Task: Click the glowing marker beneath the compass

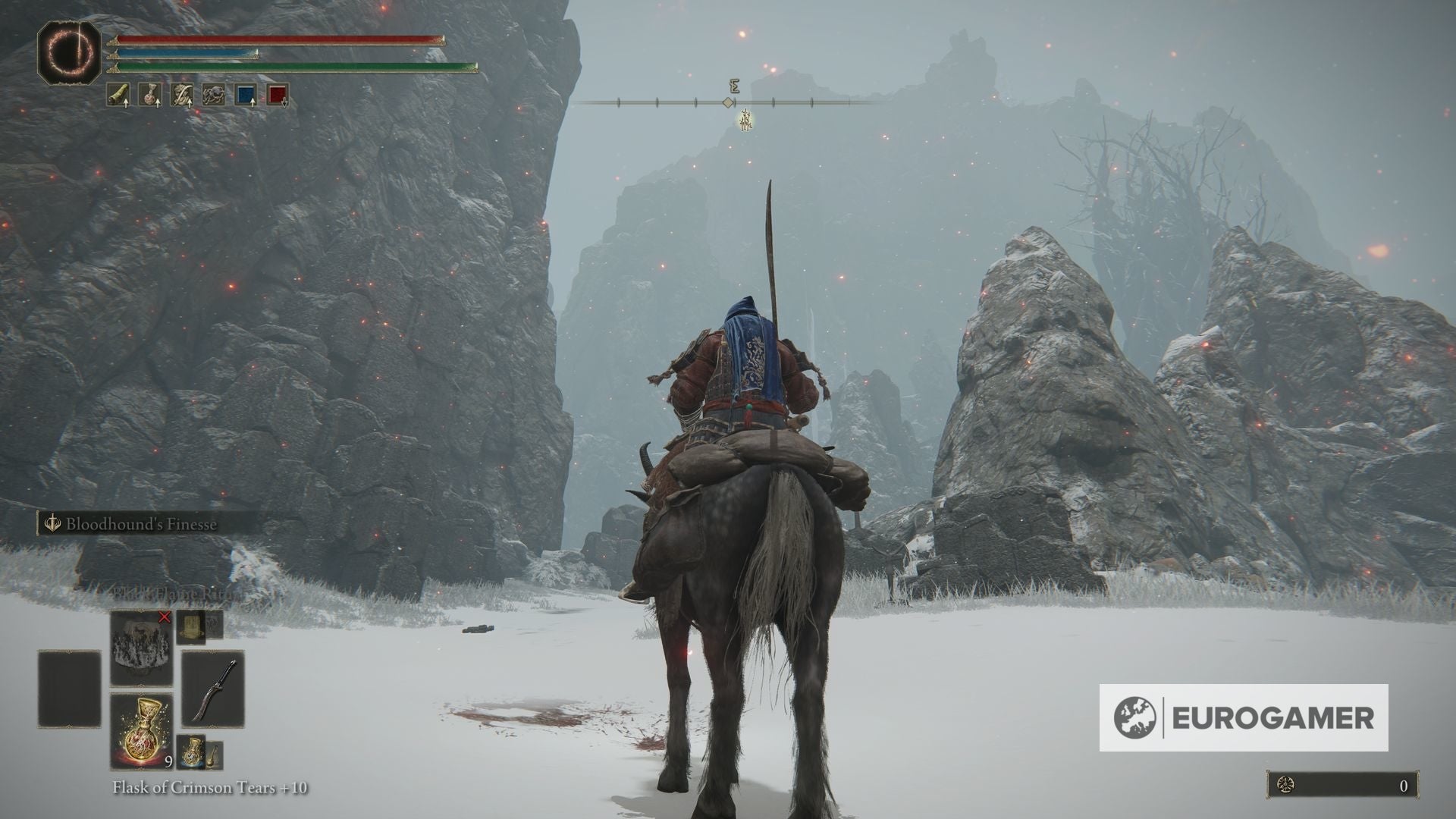Action: (746, 119)
